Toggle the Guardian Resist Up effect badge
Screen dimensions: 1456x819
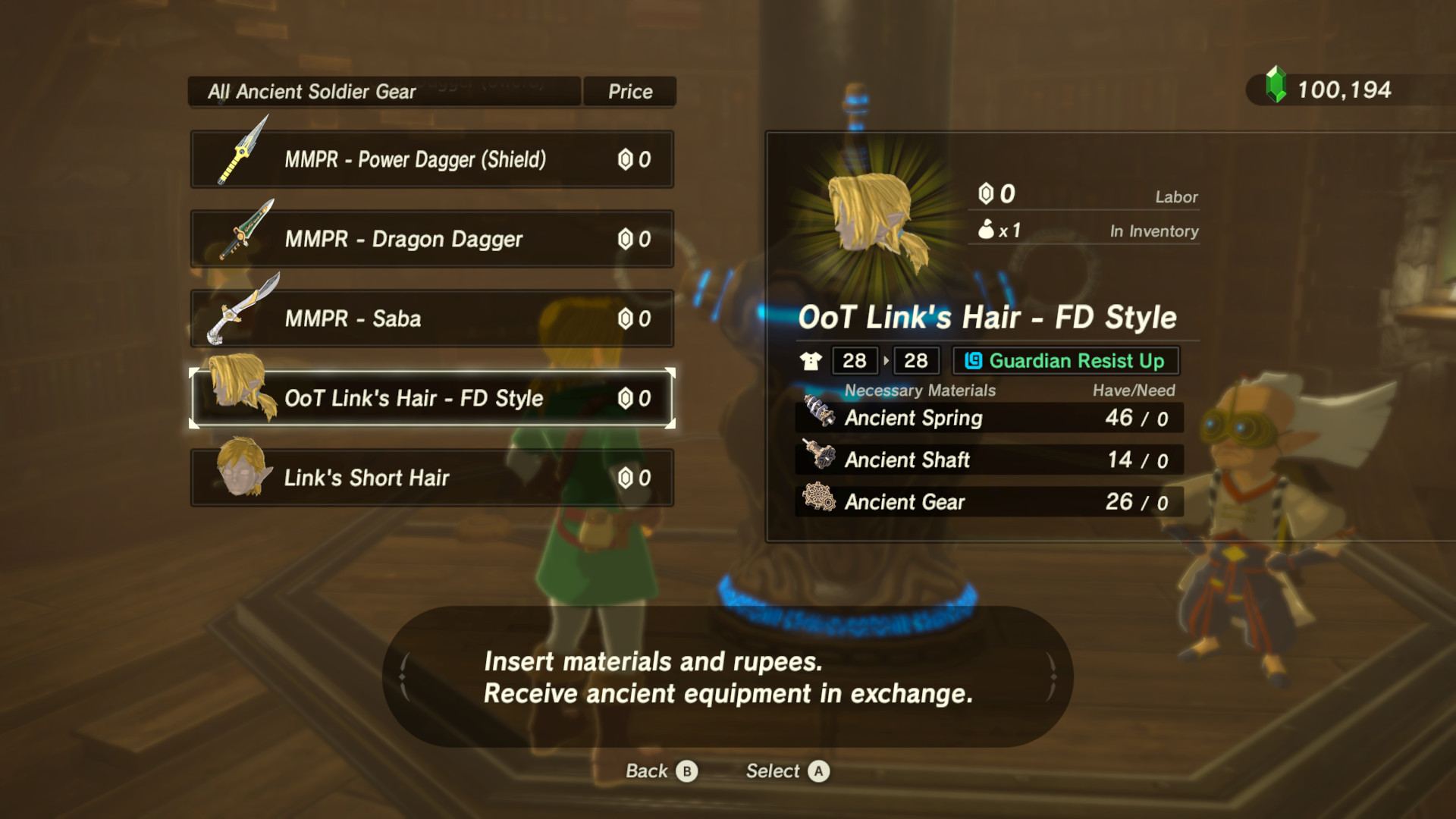pyautogui.click(x=1065, y=361)
